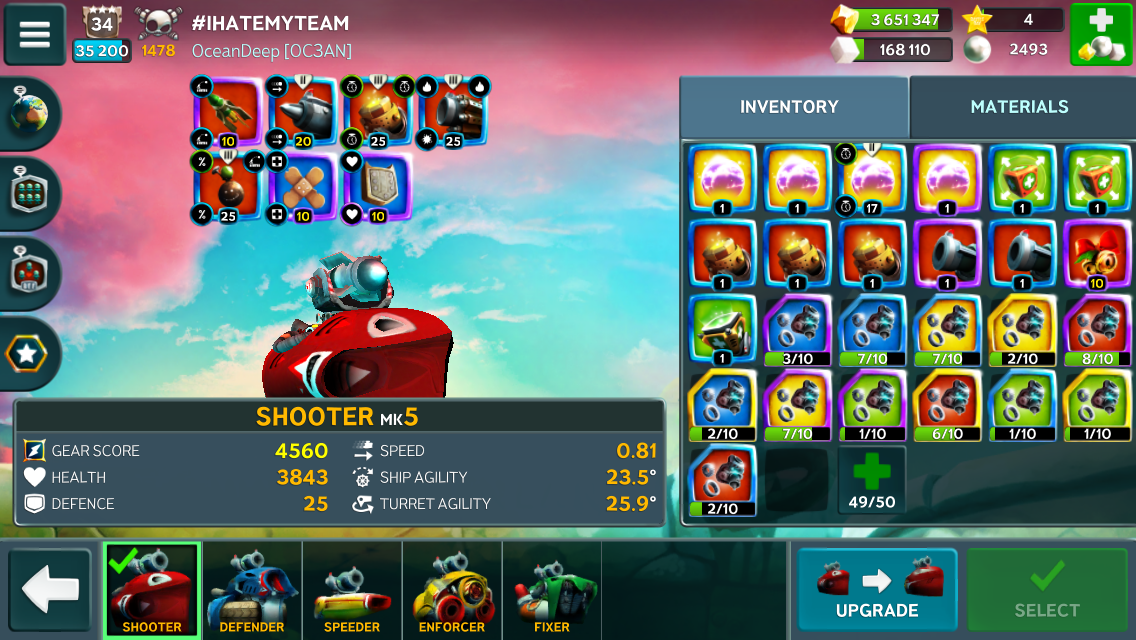Viewport: 1136px width, 640px height.
Task: Pick the gift bow item level 10
Action: click(1096, 255)
